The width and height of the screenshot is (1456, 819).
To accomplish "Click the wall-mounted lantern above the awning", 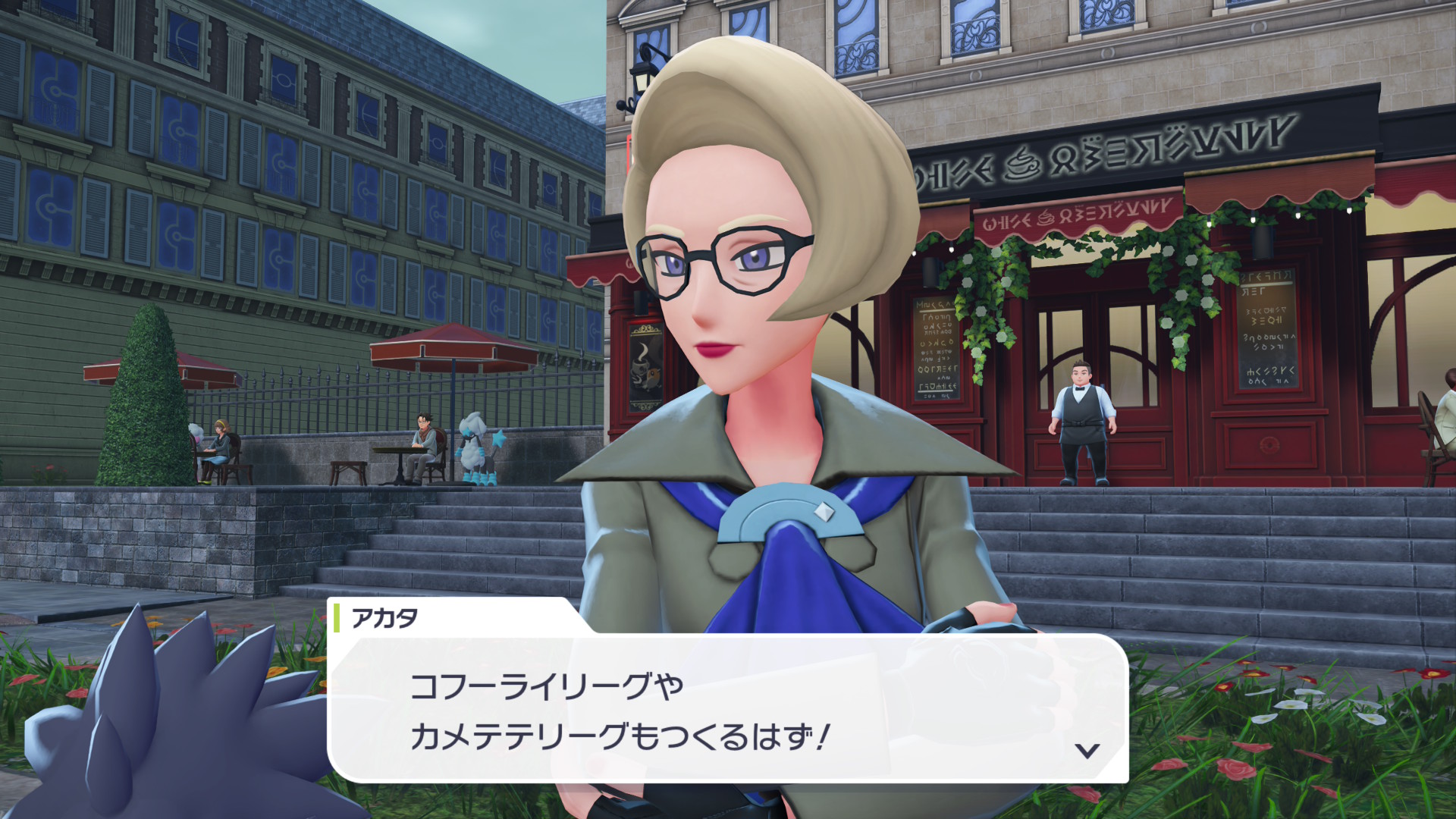I will click(x=641, y=80).
